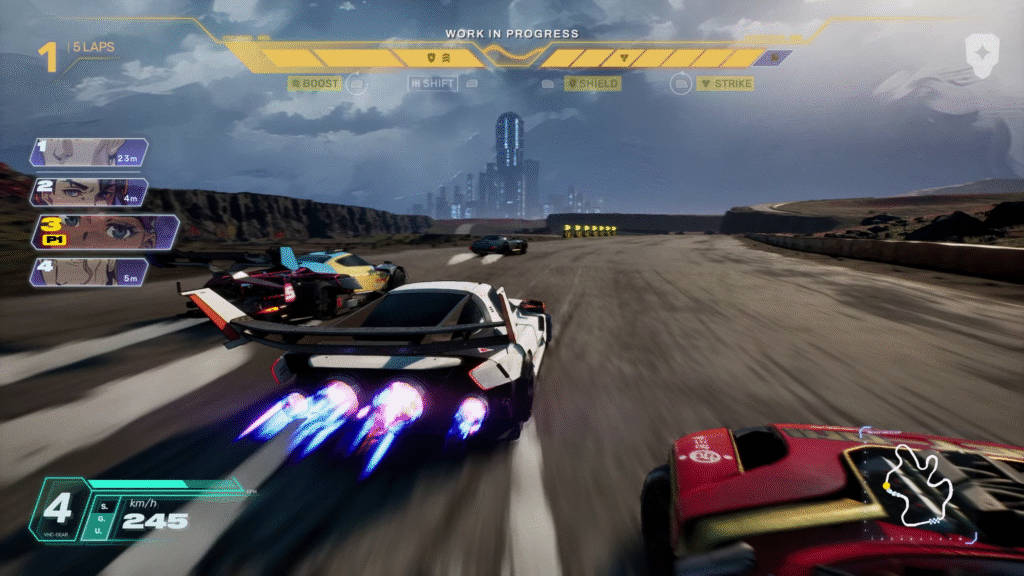Use the Strike ability

726,83
